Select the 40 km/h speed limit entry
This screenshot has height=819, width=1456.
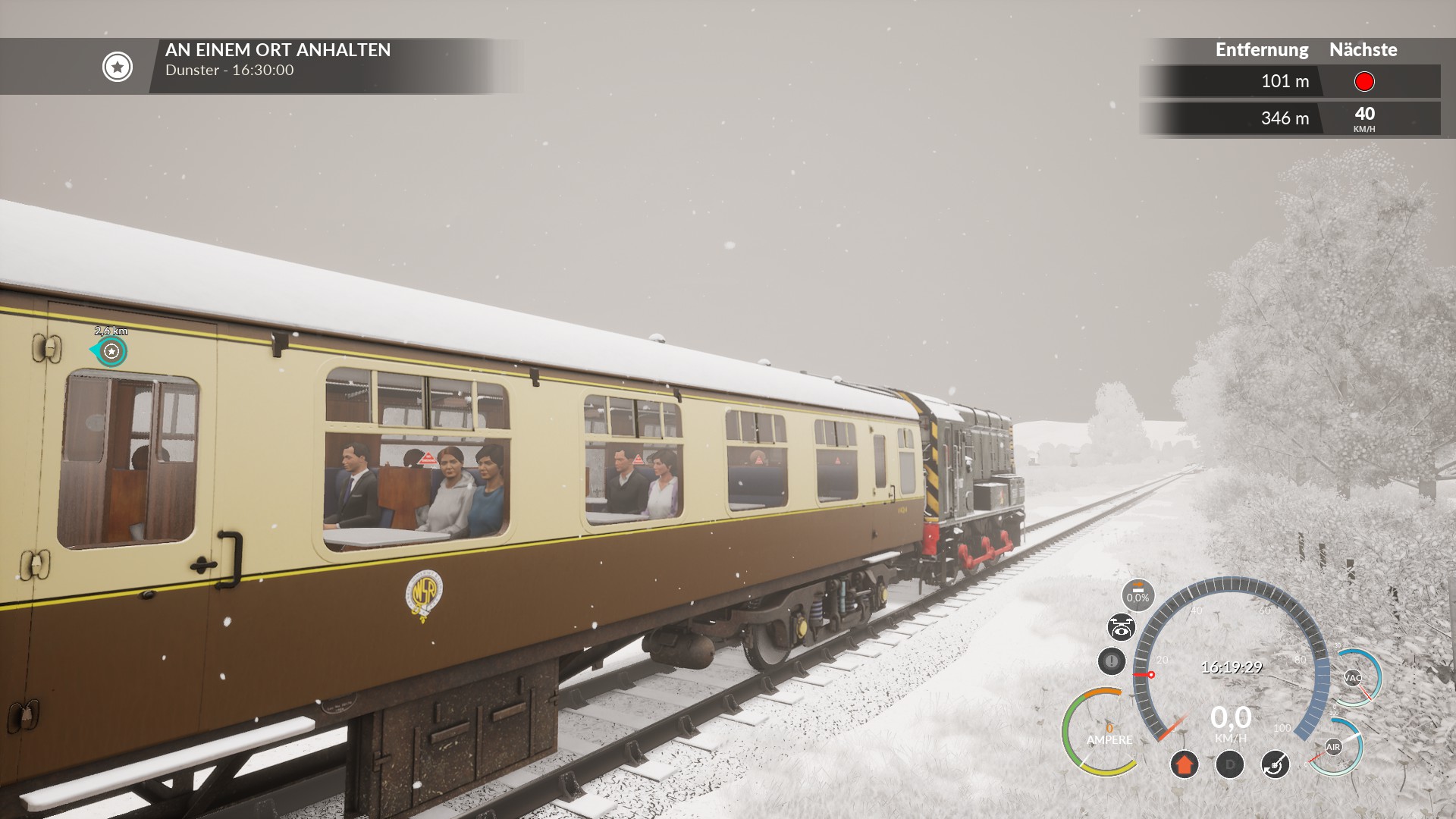pos(1364,118)
